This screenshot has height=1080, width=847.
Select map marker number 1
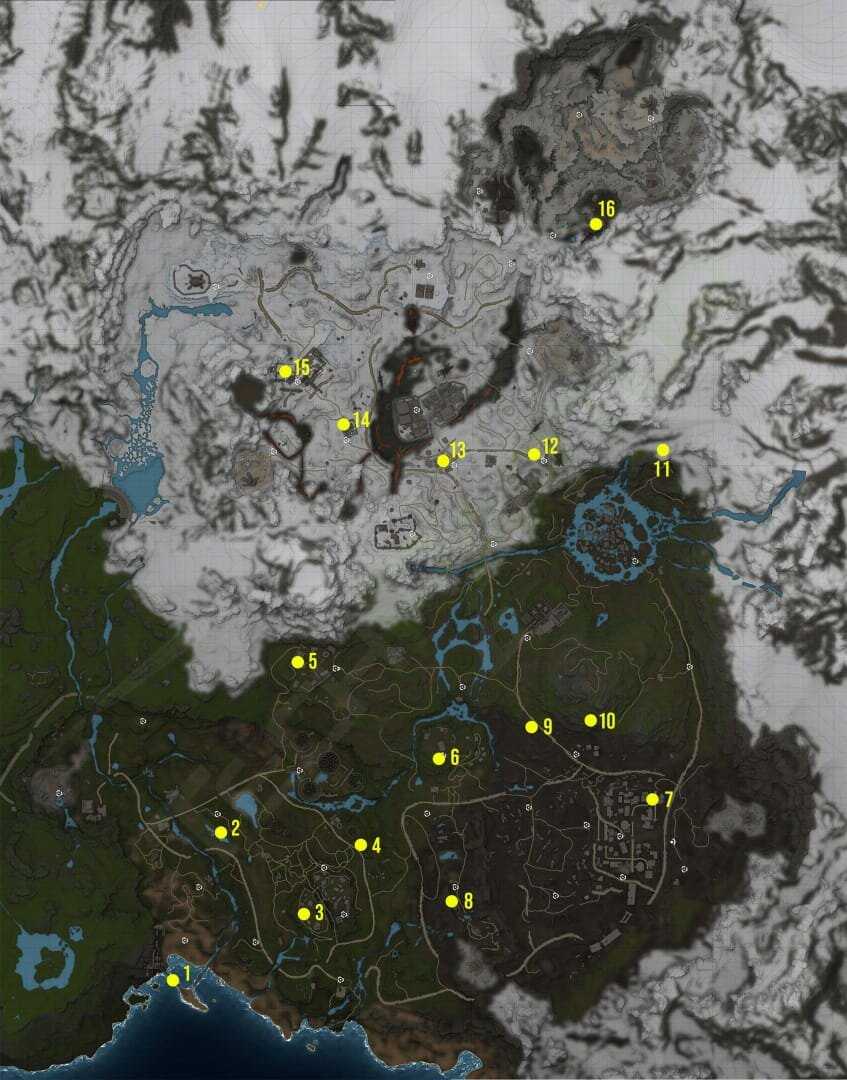click(173, 980)
